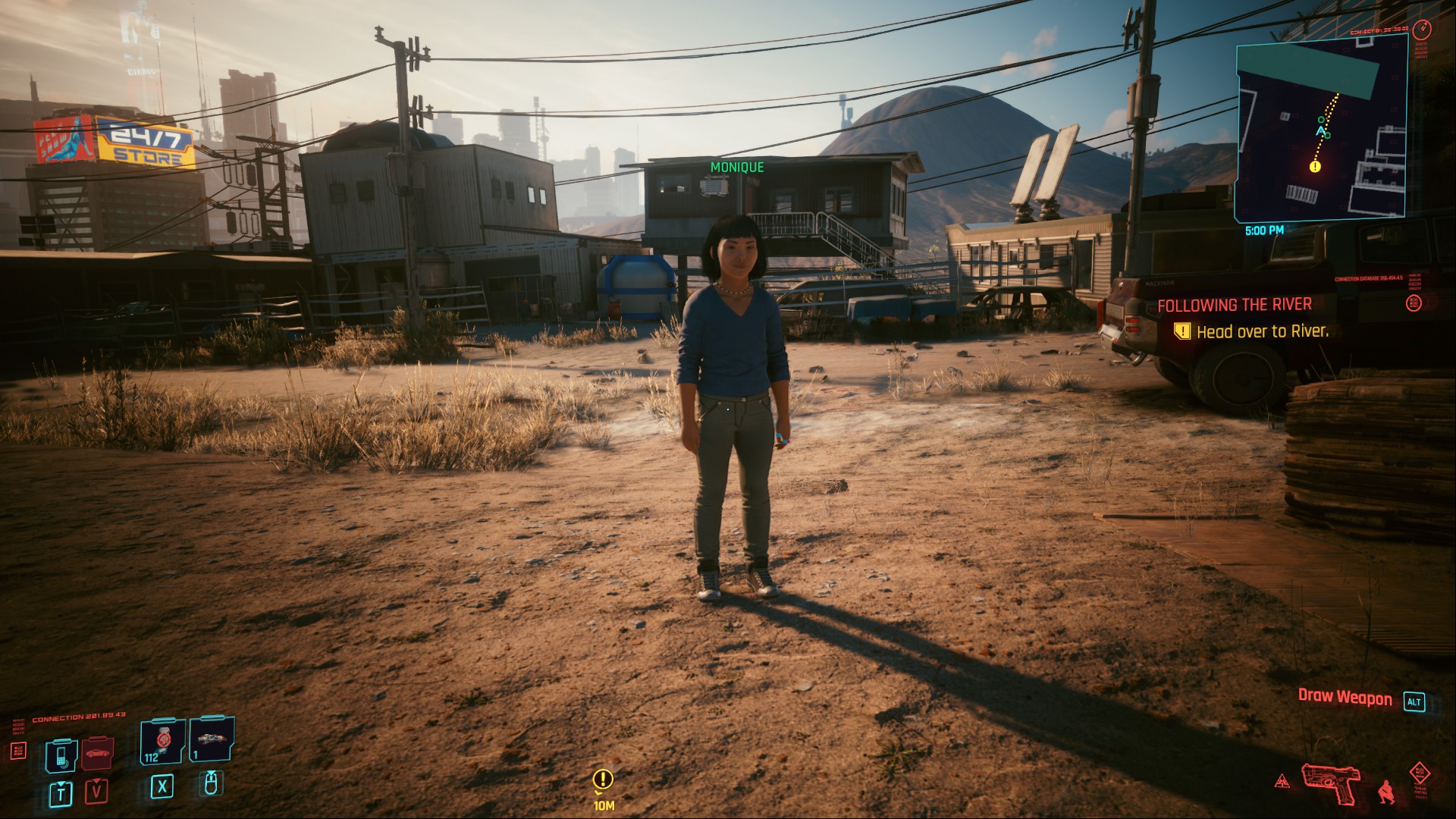The height and width of the screenshot is (819, 1456).
Task: Select the Head over to River objective
Action: click(1262, 331)
